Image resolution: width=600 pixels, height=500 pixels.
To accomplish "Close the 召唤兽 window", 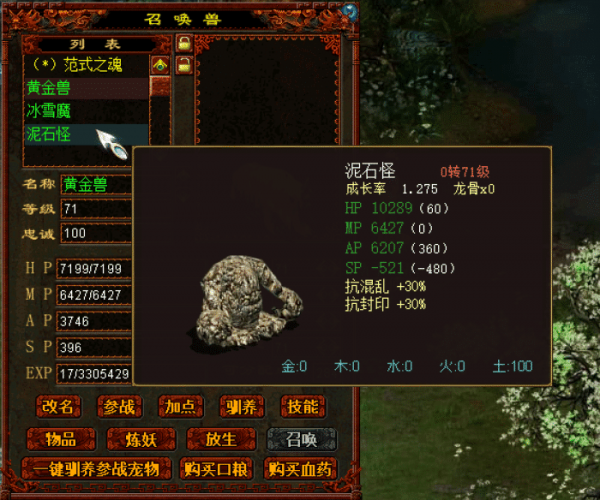I will point(349,10).
